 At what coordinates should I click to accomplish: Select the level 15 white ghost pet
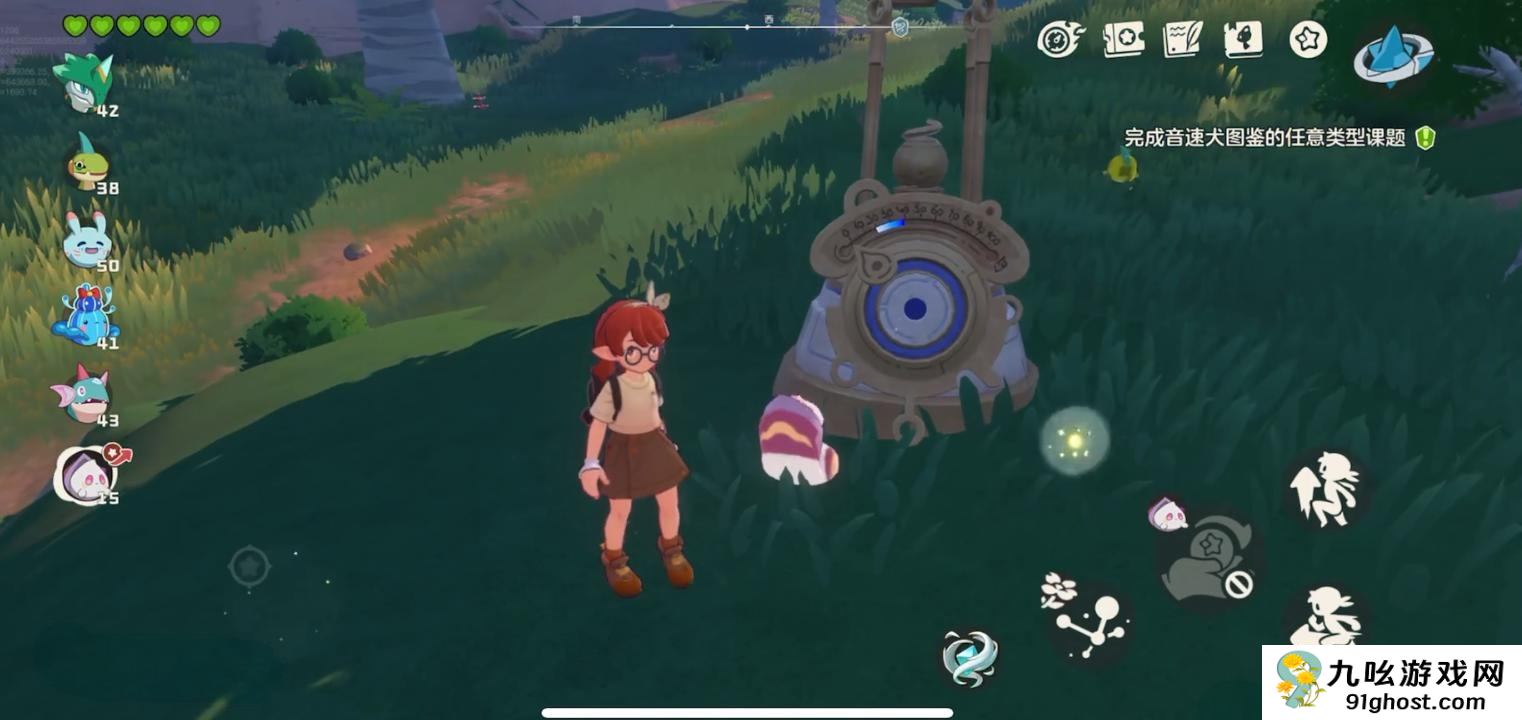coord(86,473)
